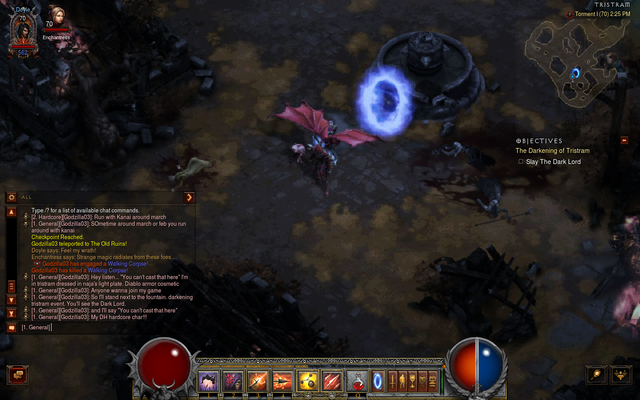Open the friends list button
Viewport: 640px width, 400px height.
click(x=621, y=374)
